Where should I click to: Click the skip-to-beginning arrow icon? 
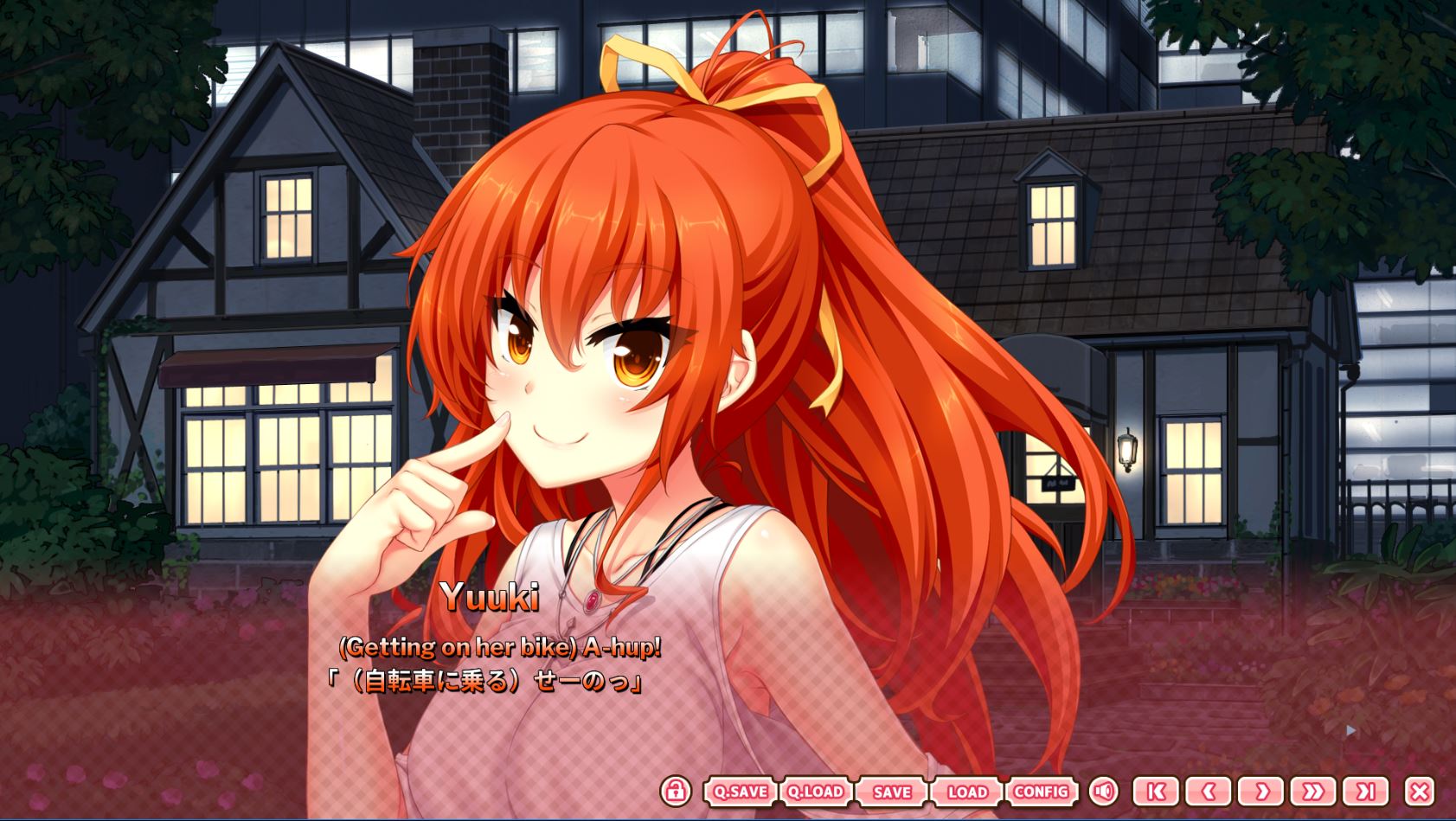(1156, 792)
